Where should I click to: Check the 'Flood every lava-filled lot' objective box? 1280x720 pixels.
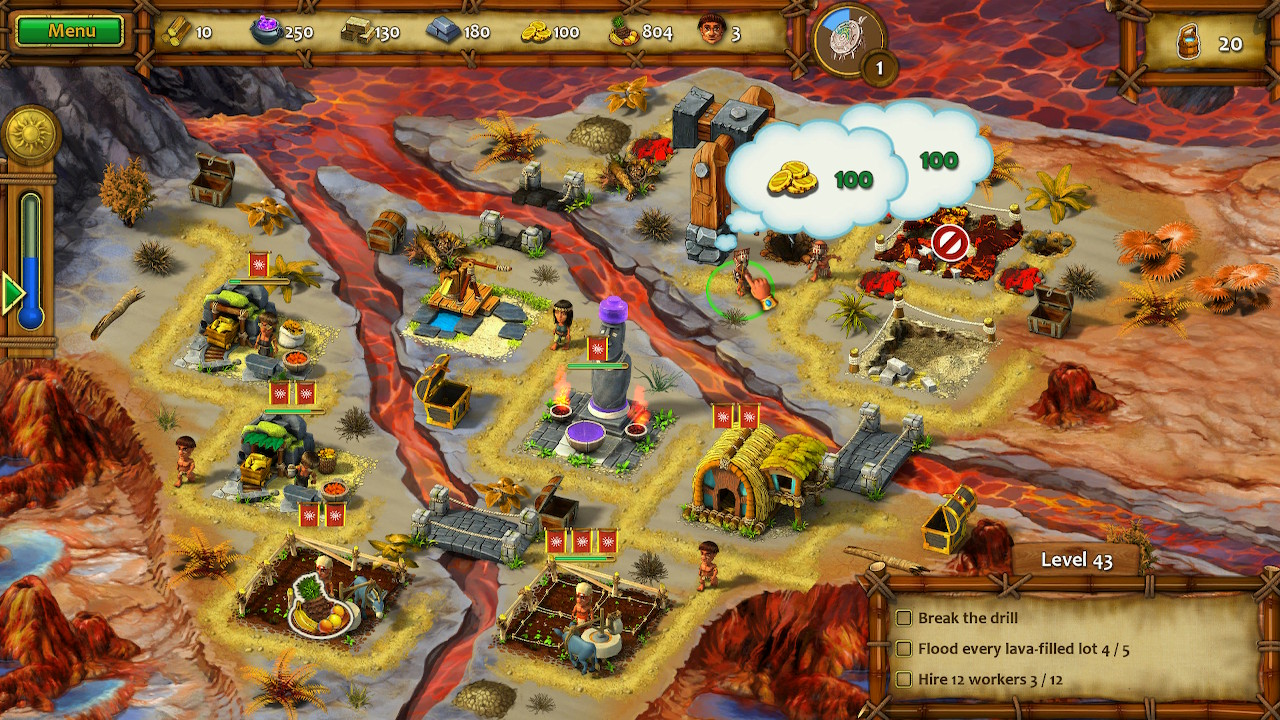[x=903, y=648]
